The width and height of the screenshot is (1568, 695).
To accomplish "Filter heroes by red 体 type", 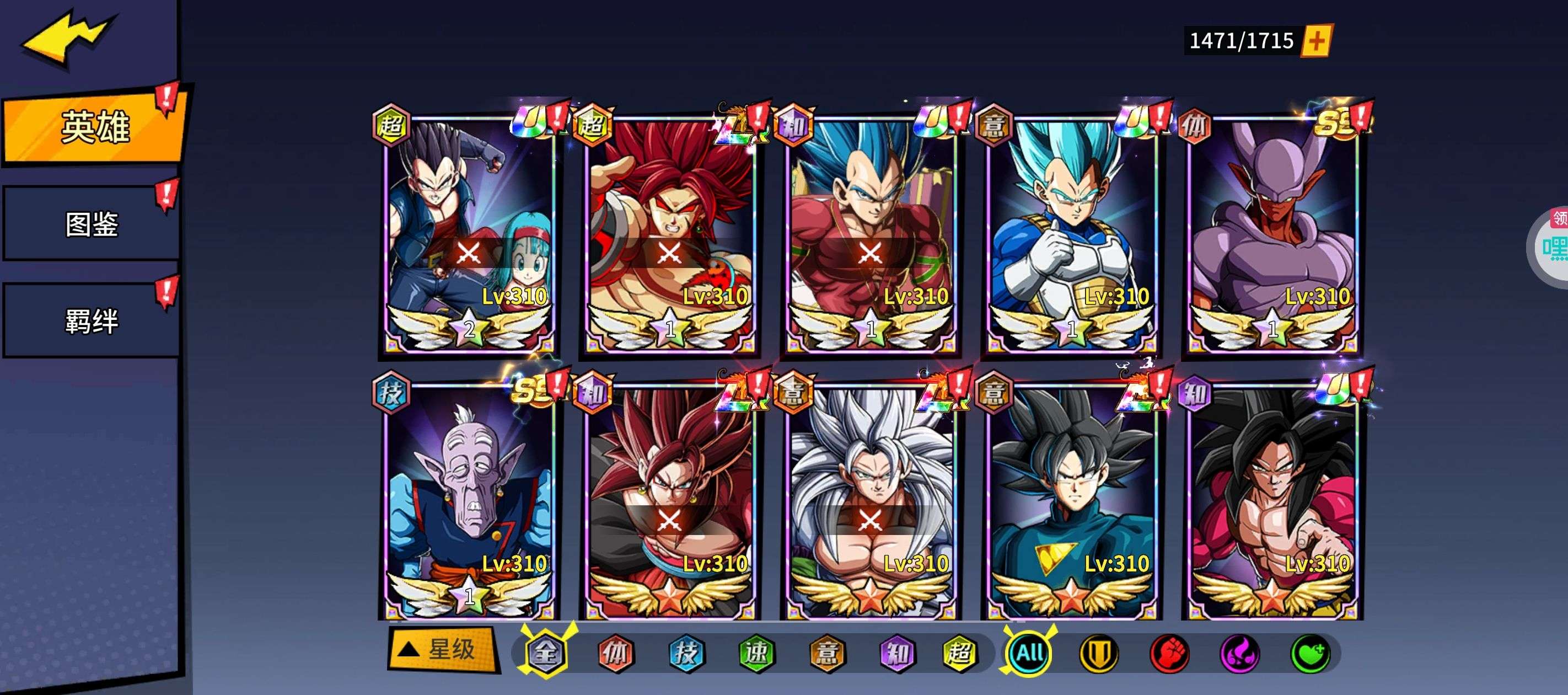I will click(615, 653).
